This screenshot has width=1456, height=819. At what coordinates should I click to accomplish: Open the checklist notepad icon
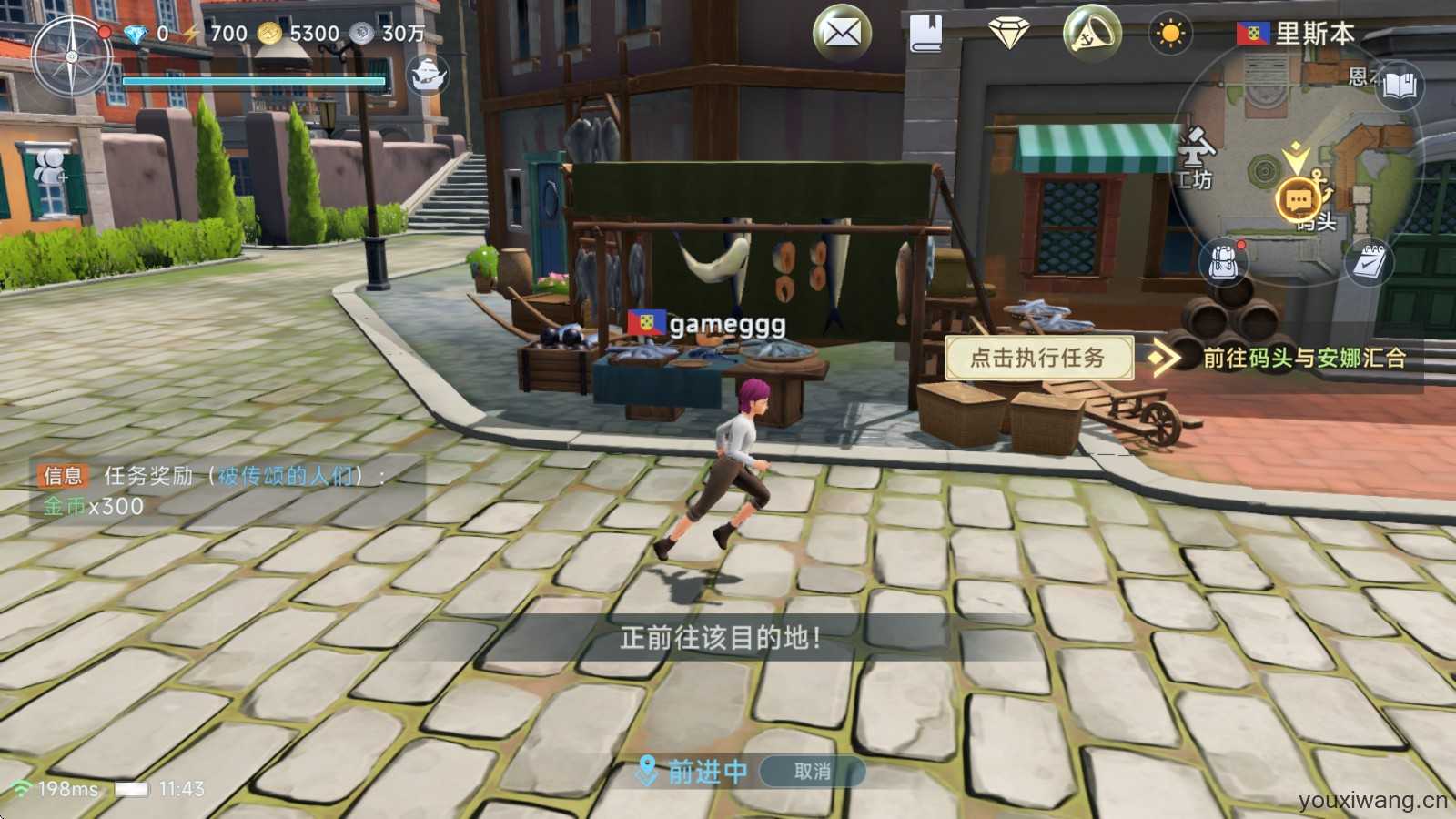[x=1369, y=262]
